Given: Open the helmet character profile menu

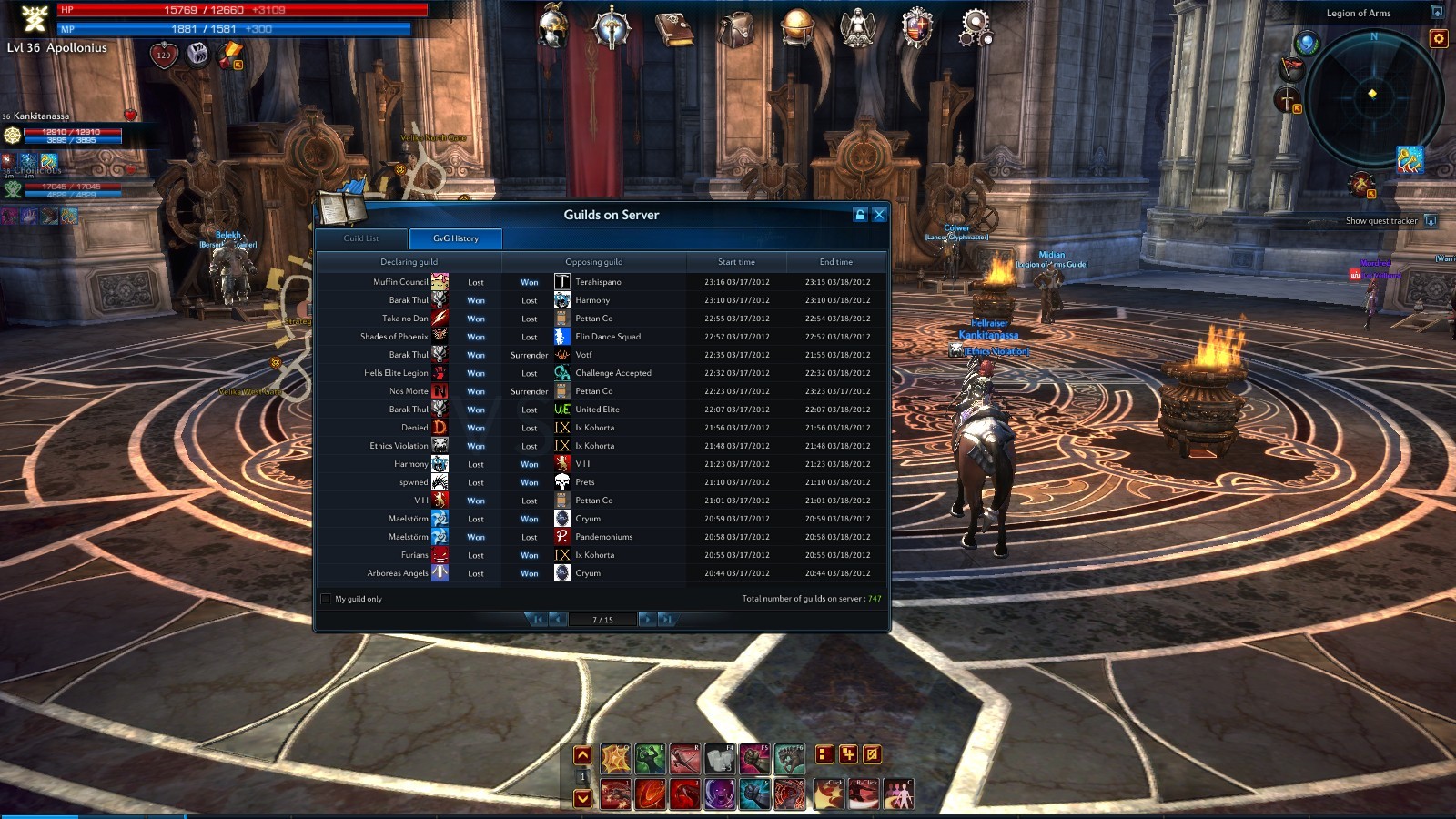Looking at the screenshot, I should tap(552, 27).
